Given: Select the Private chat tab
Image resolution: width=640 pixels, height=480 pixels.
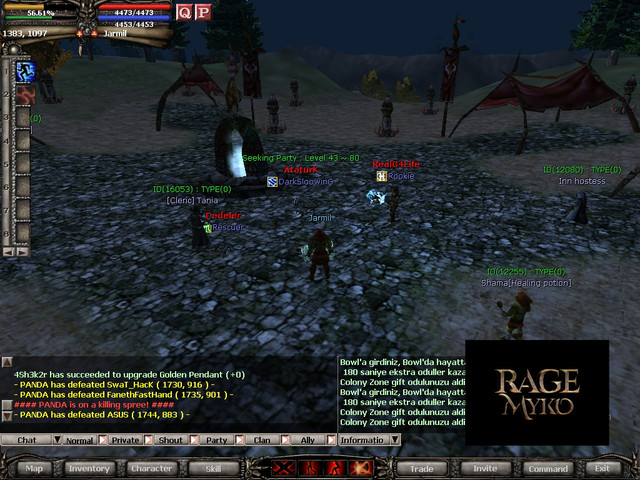Looking at the screenshot, I should pyautogui.click(x=126, y=439).
